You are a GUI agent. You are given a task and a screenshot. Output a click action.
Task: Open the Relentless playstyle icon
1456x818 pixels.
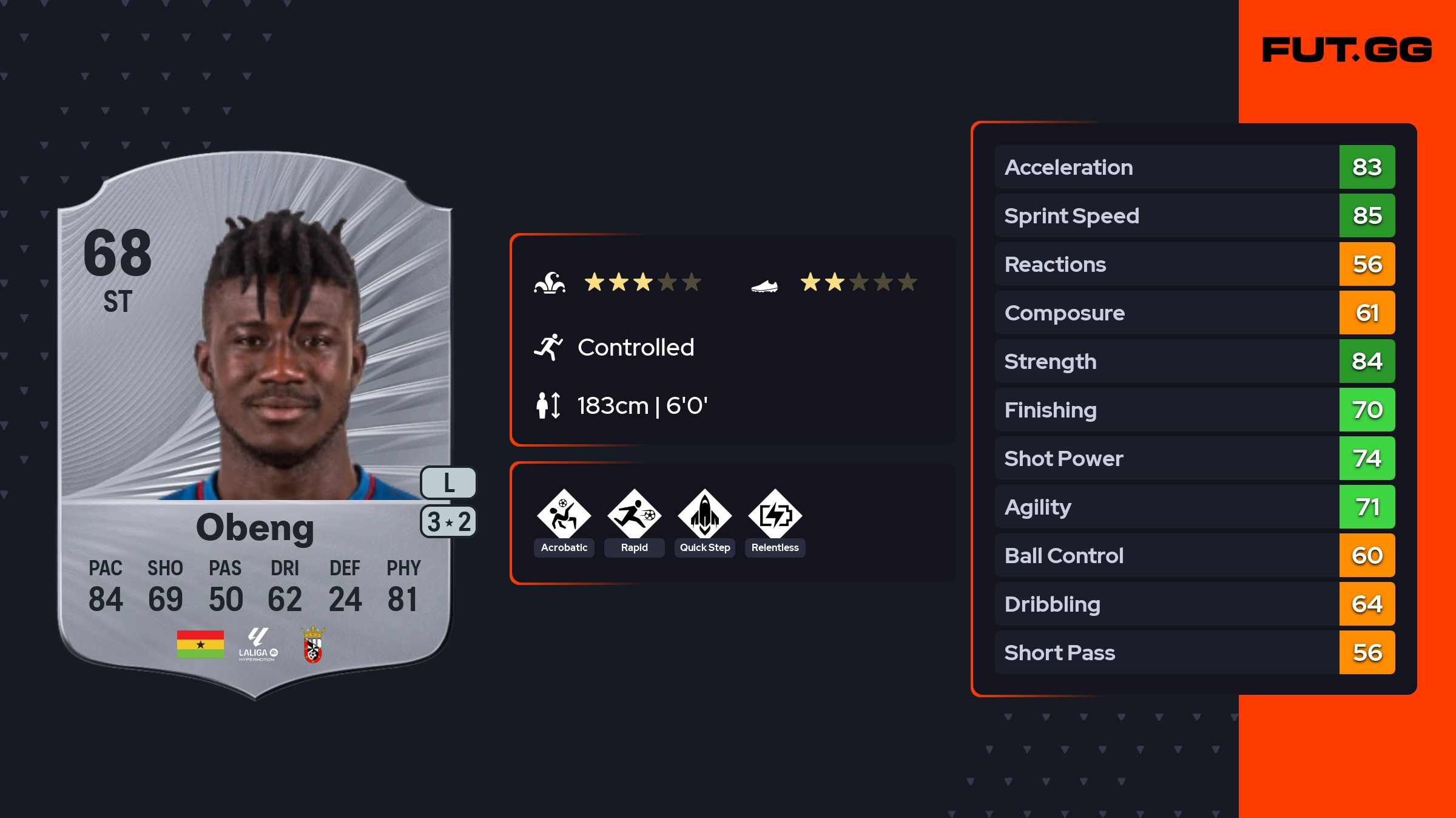coord(775,515)
